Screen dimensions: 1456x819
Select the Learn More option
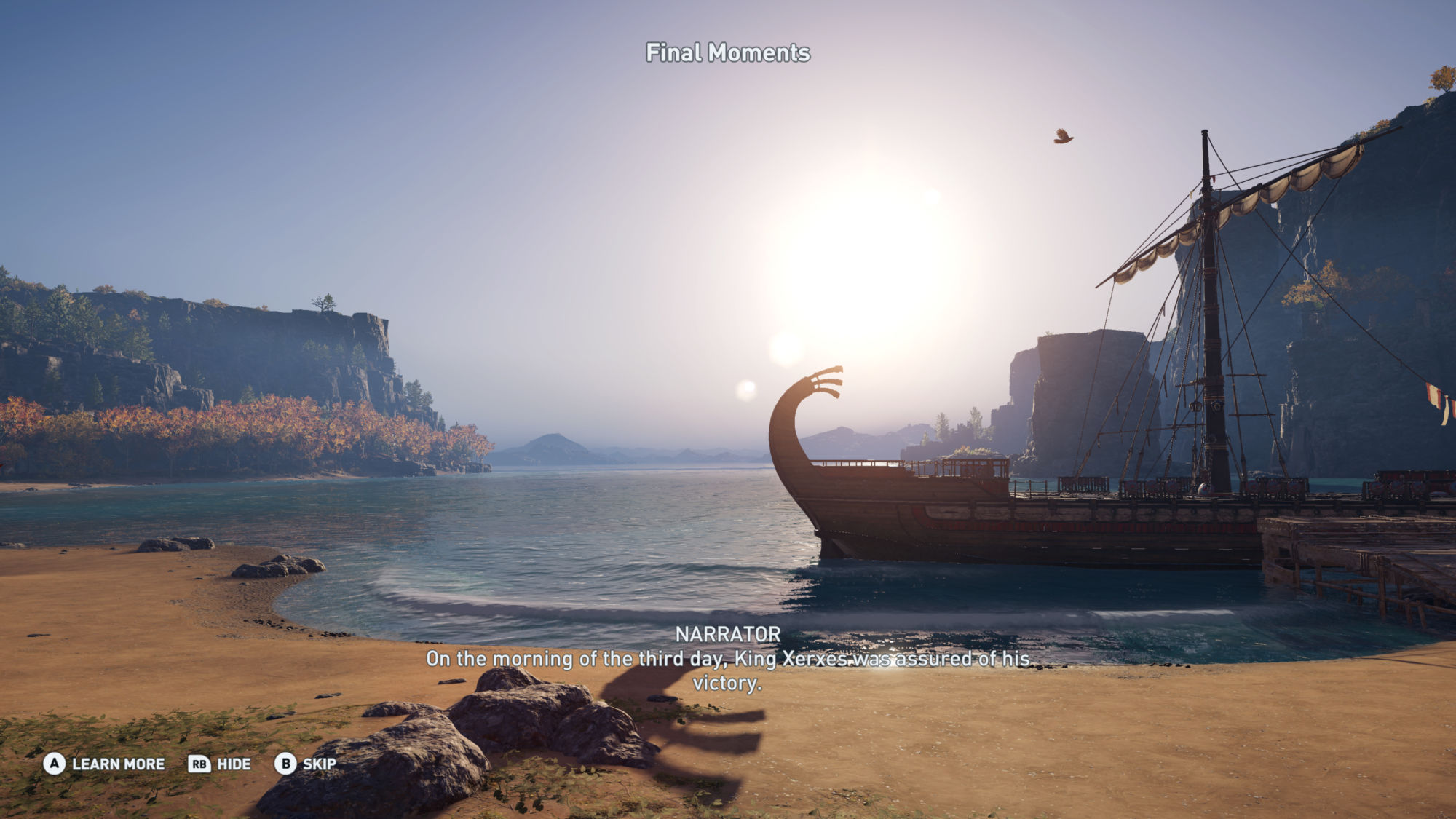[105, 764]
